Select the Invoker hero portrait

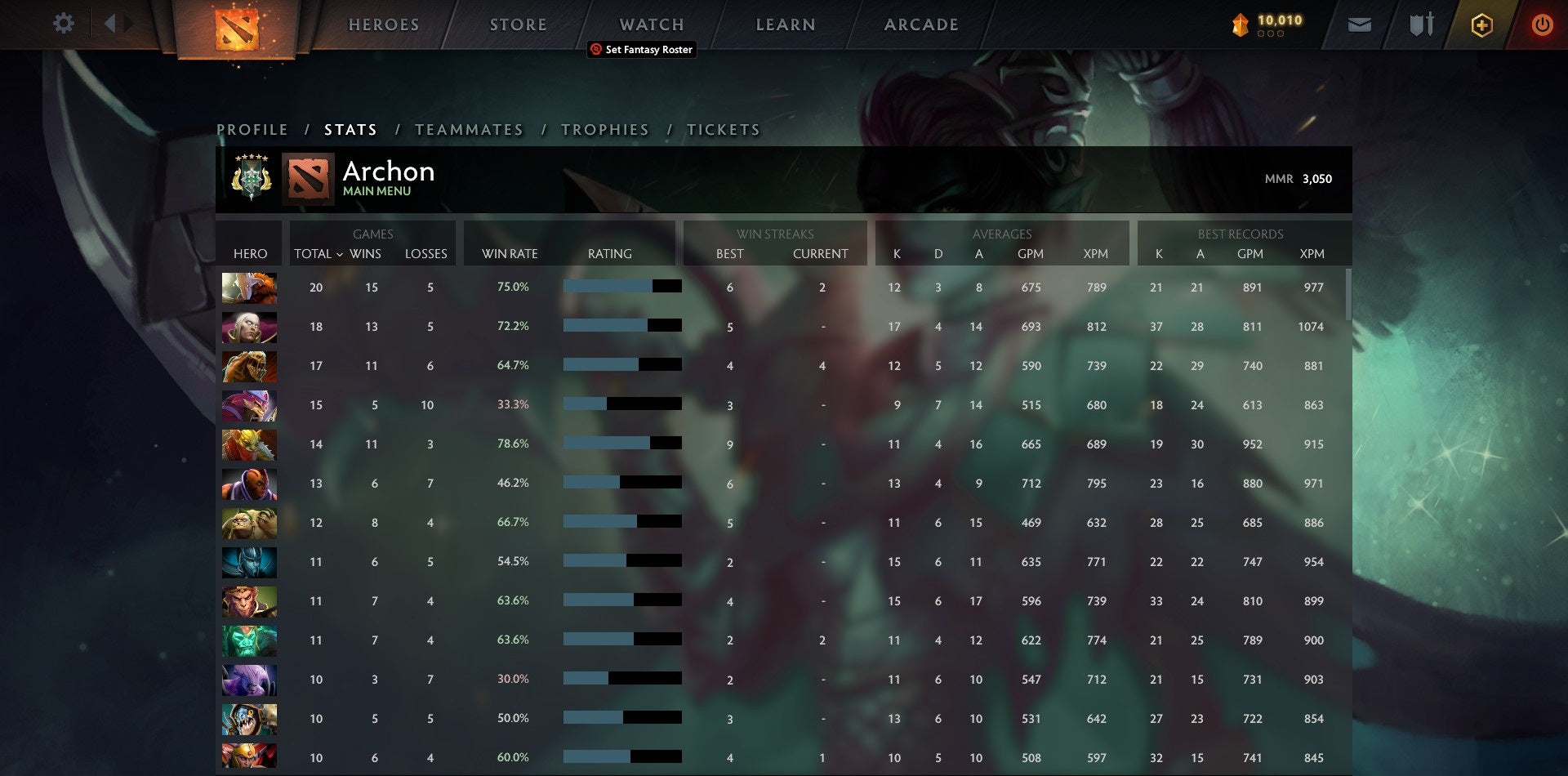click(x=249, y=327)
